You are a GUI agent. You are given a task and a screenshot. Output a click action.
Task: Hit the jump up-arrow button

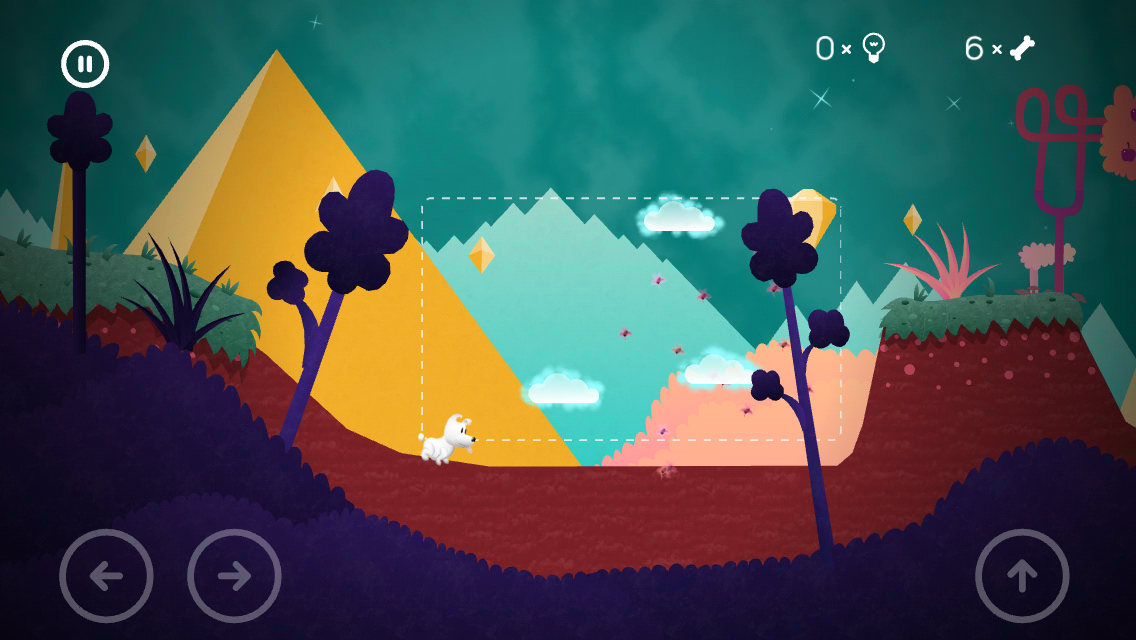coord(1022,576)
